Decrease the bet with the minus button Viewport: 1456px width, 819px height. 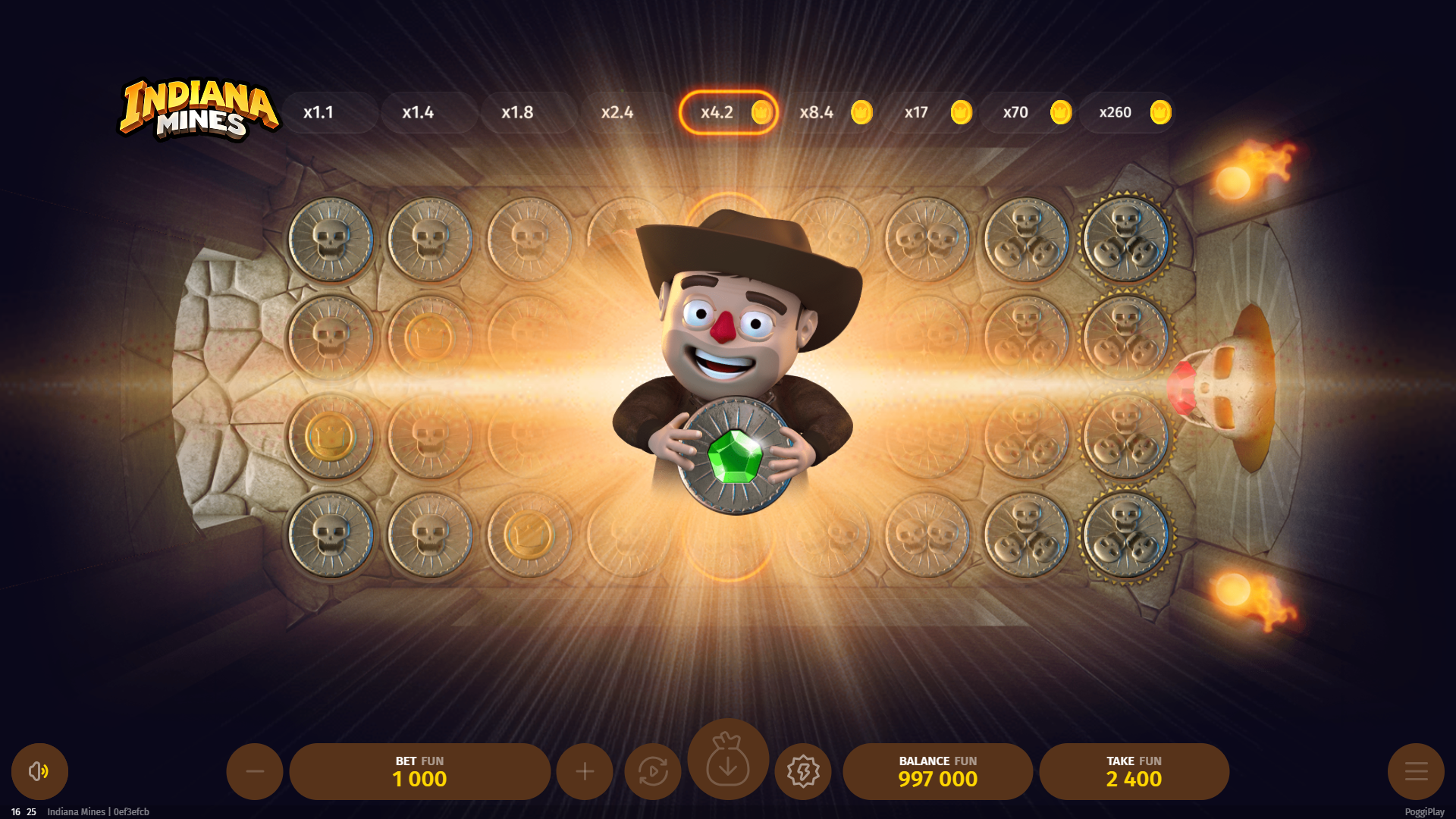coord(255,771)
